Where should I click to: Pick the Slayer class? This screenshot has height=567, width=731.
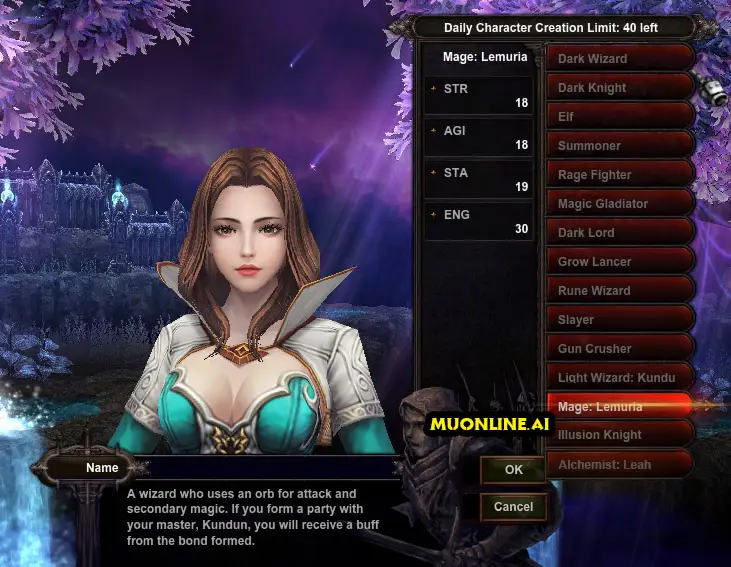(618, 319)
